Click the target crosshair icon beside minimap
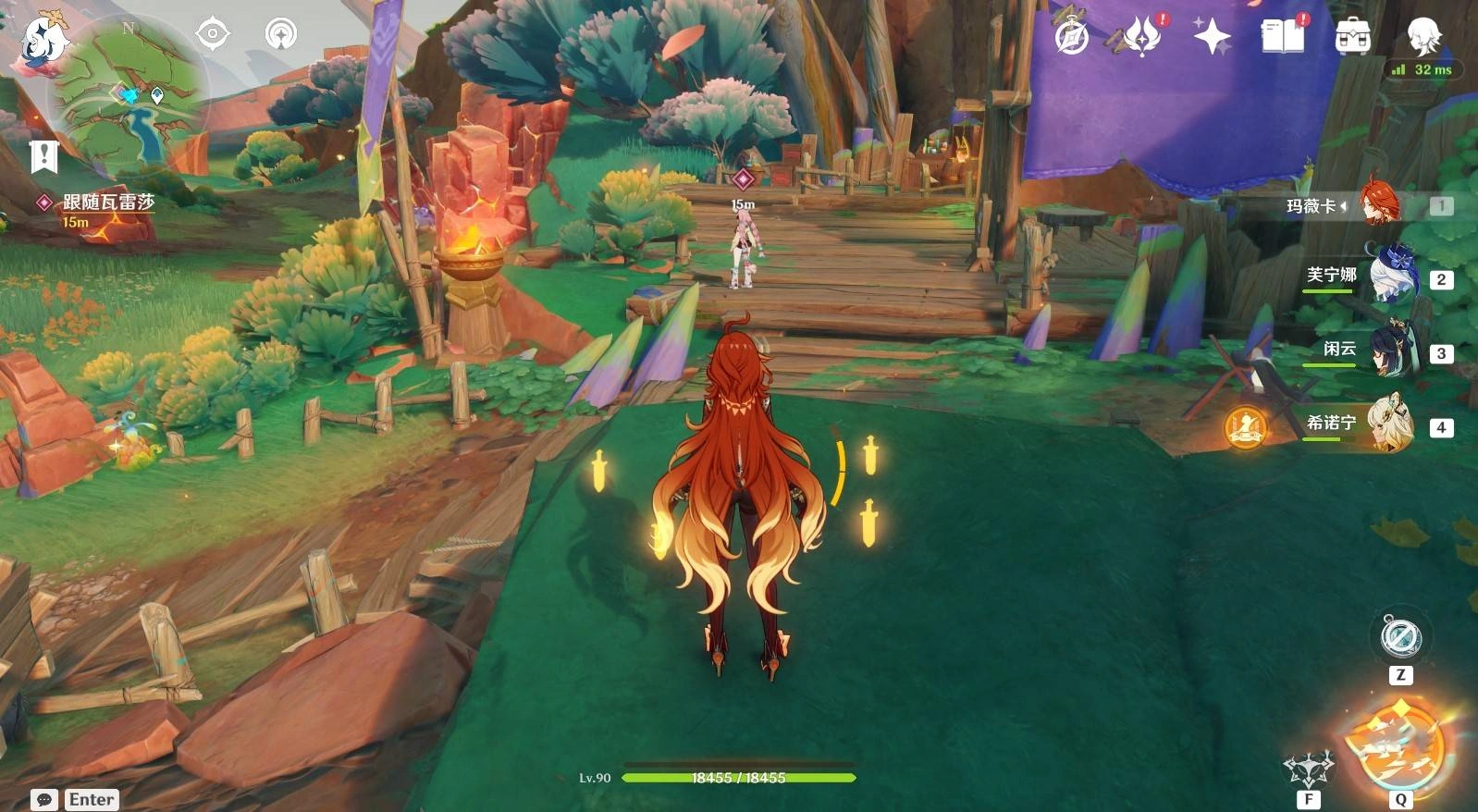1478x812 pixels. click(x=213, y=35)
